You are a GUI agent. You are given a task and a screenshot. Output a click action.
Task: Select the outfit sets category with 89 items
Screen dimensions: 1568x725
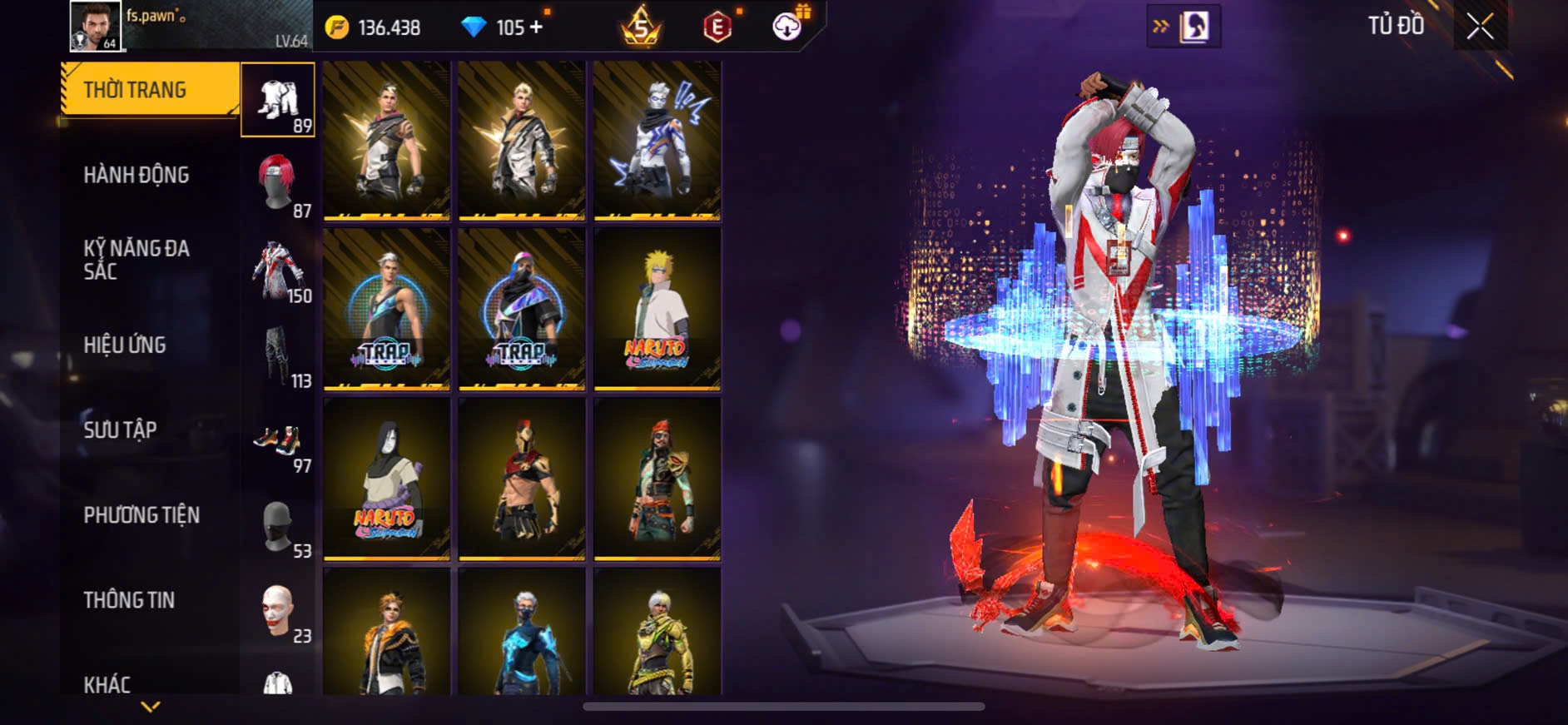pos(278,100)
